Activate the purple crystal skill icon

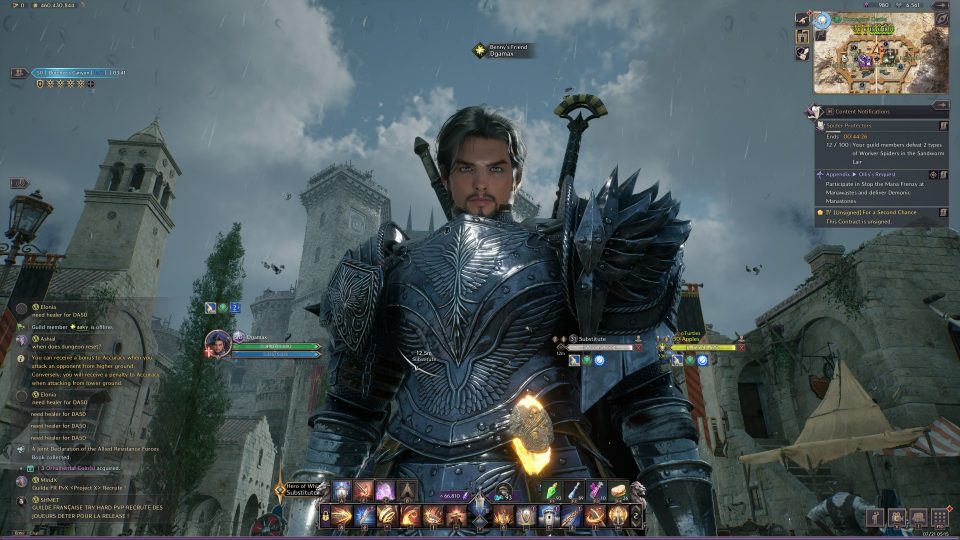(384, 490)
